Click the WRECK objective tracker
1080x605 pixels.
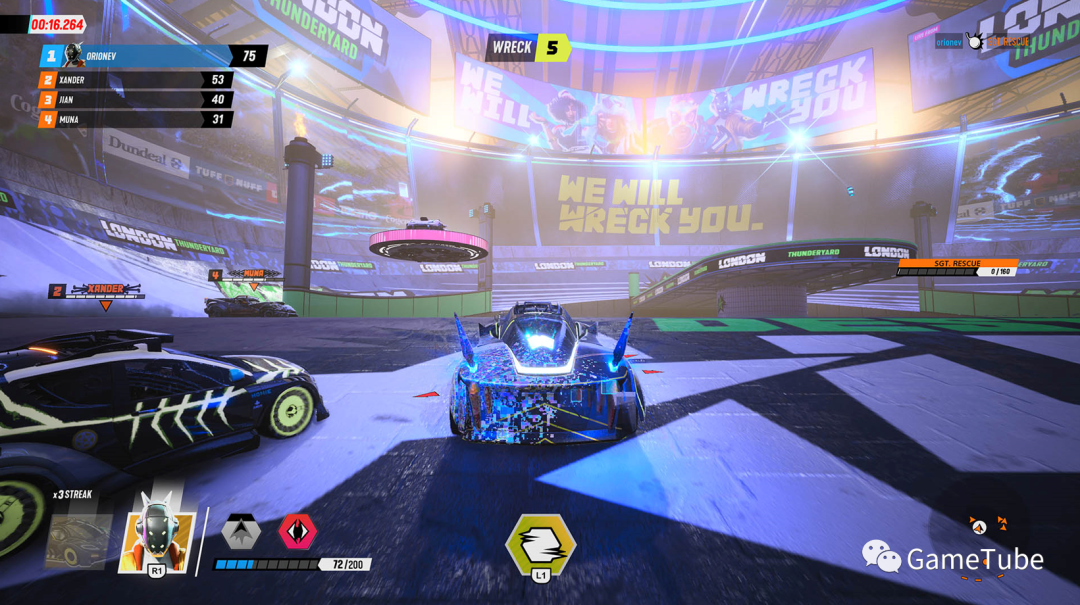528,47
